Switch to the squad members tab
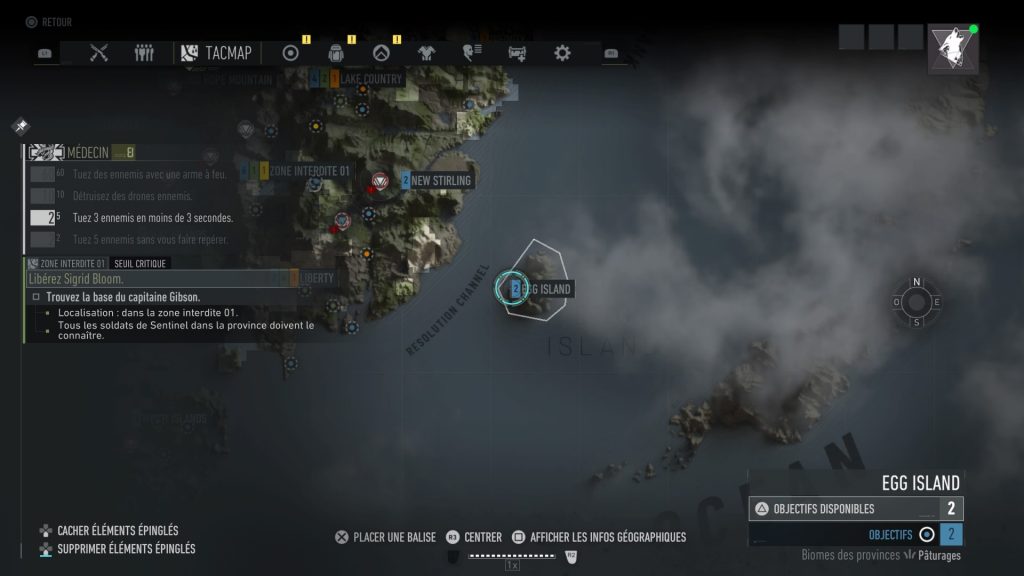 [x=144, y=53]
